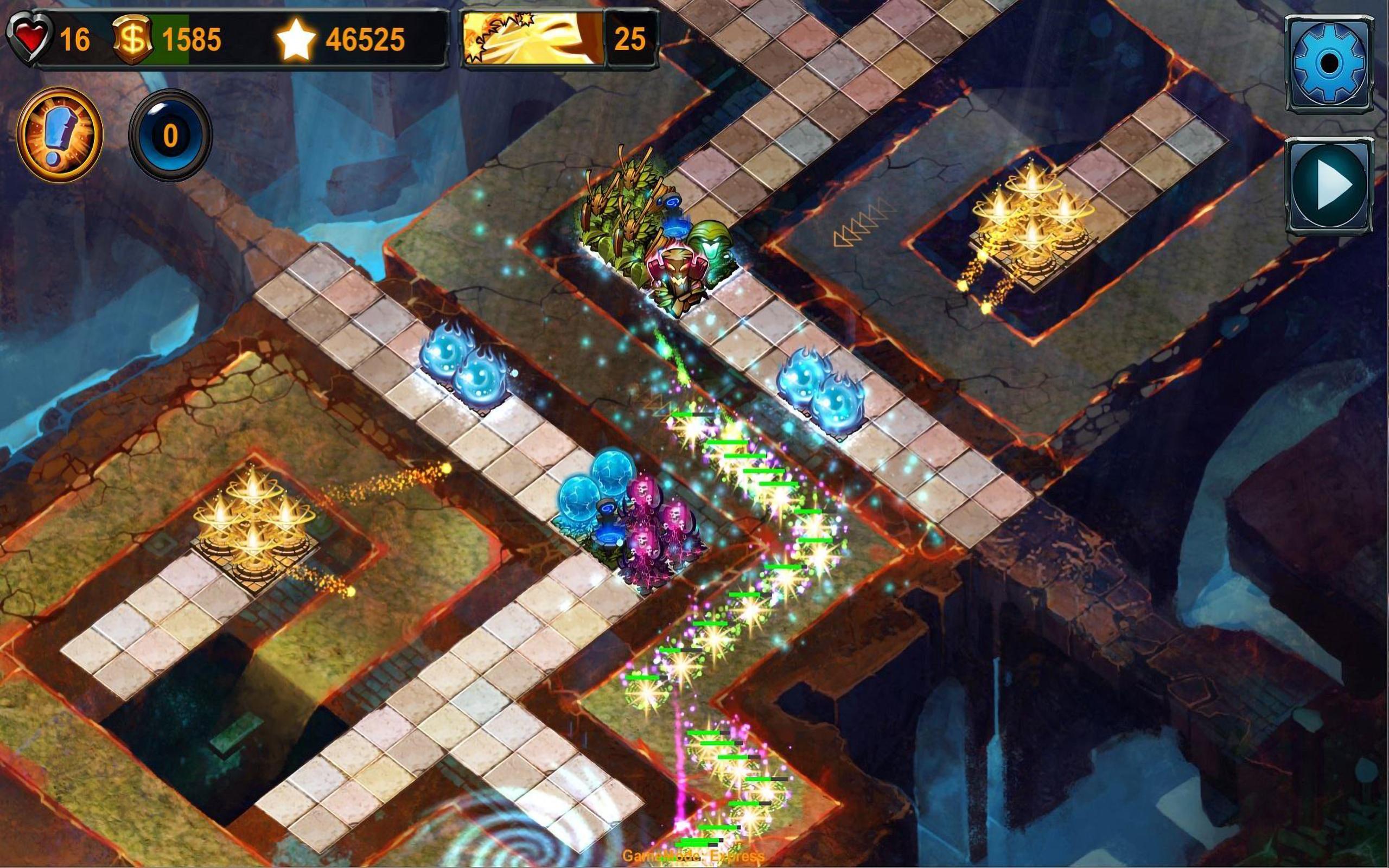The width and height of the screenshot is (1389, 868).
Task: Select the dollar shield gold counter
Action: [133, 38]
